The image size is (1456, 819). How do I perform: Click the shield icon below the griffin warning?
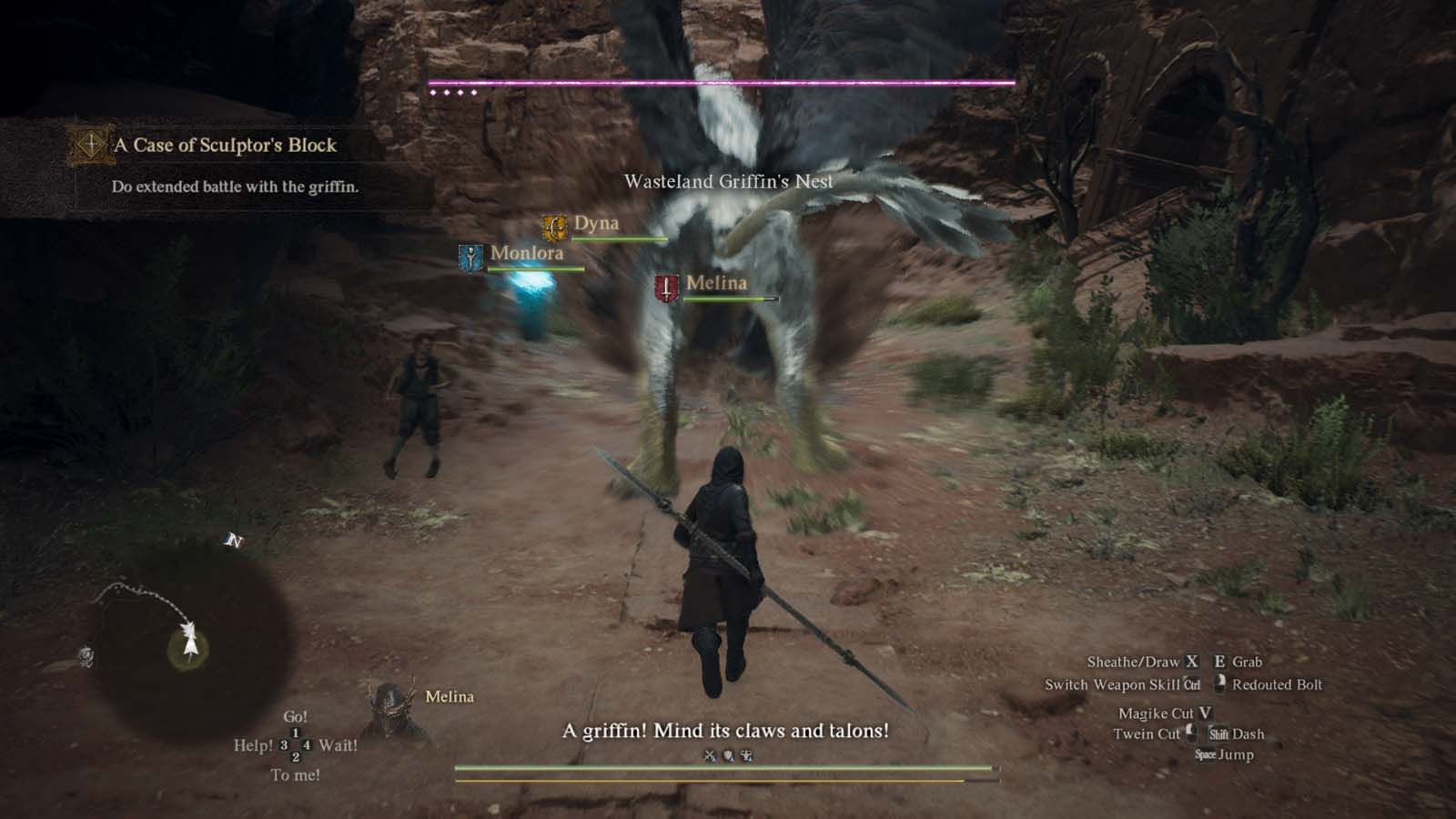[727, 754]
